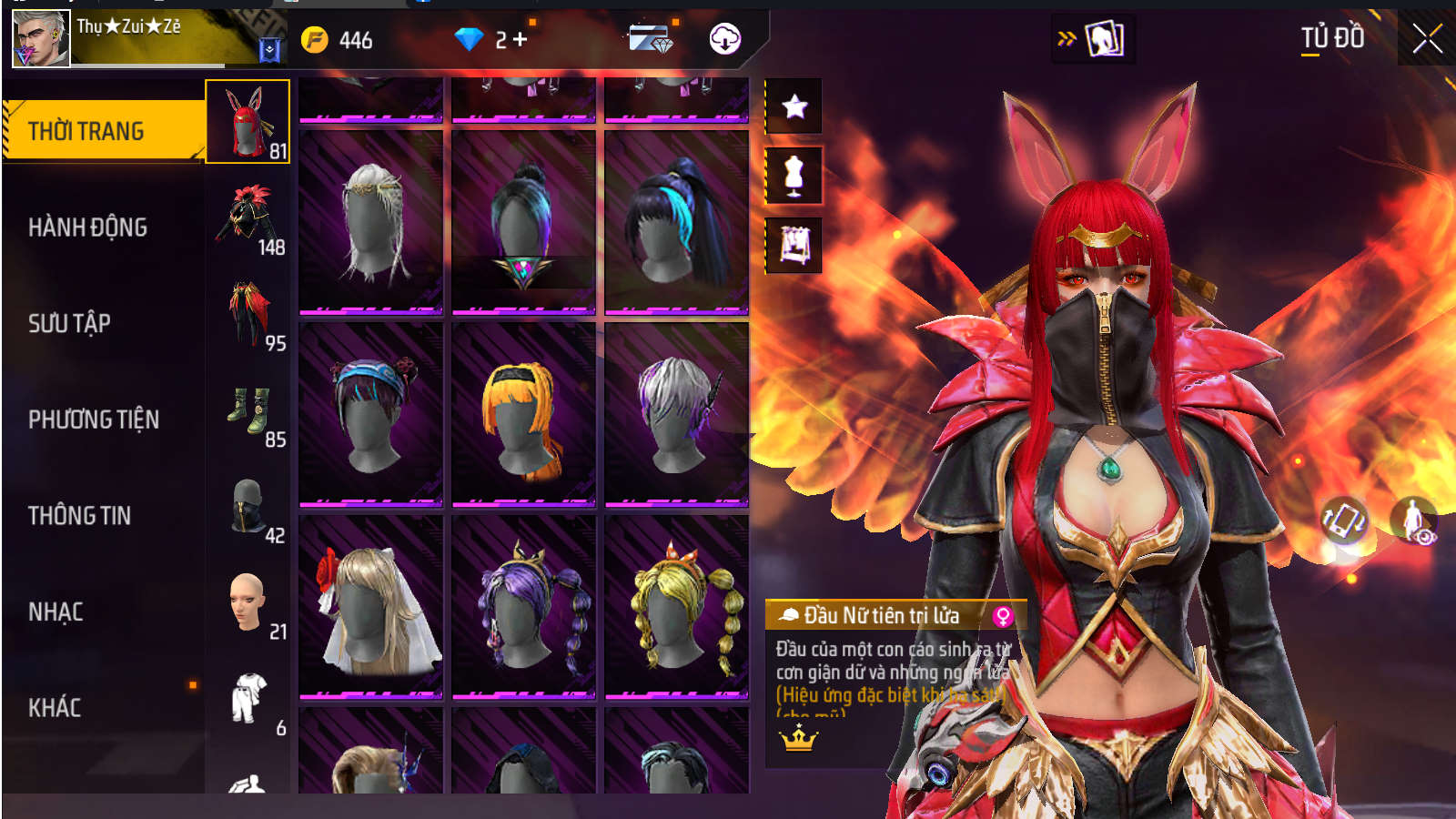This screenshot has height=819, width=1456.
Task: Open the PHƯƠNG TIỆN menu entry
Action: tap(94, 420)
